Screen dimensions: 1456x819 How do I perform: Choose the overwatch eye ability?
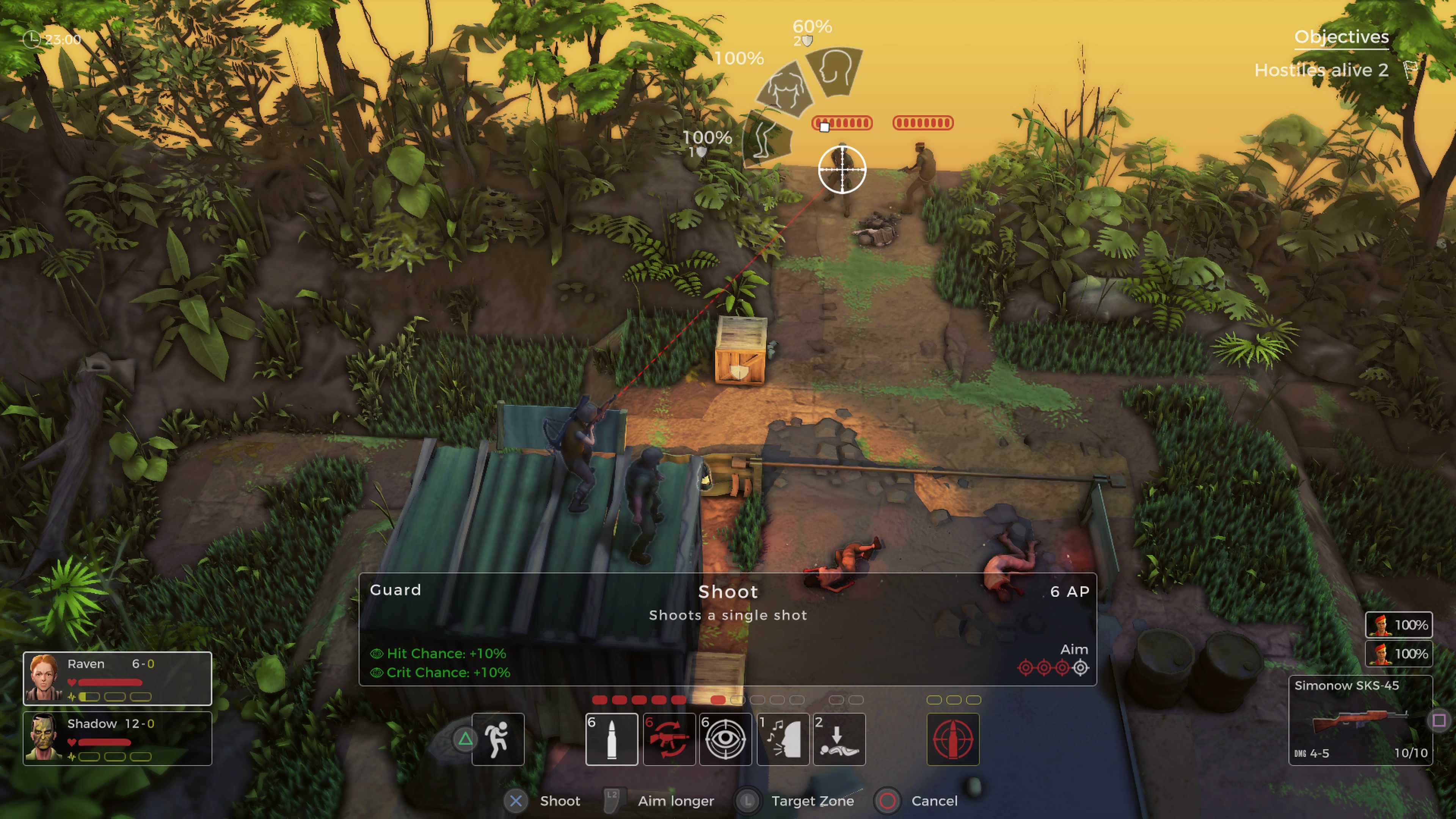click(725, 739)
